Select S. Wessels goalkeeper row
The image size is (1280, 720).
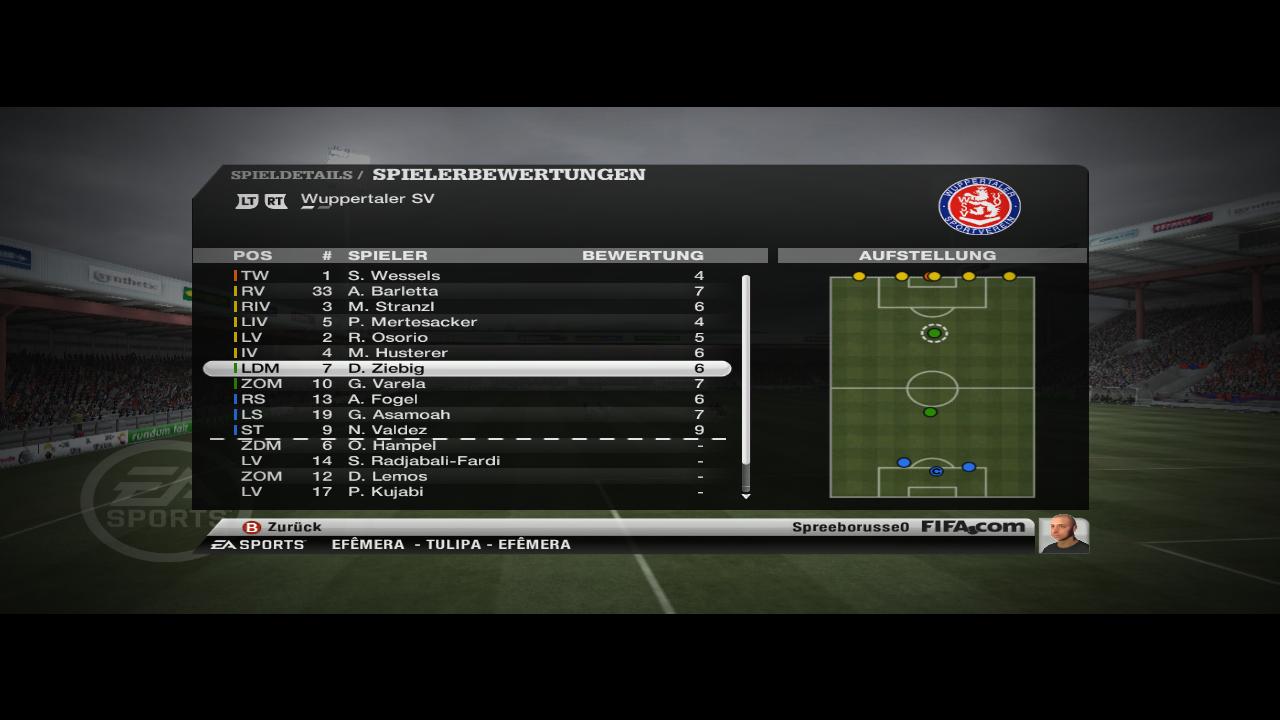coord(468,276)
